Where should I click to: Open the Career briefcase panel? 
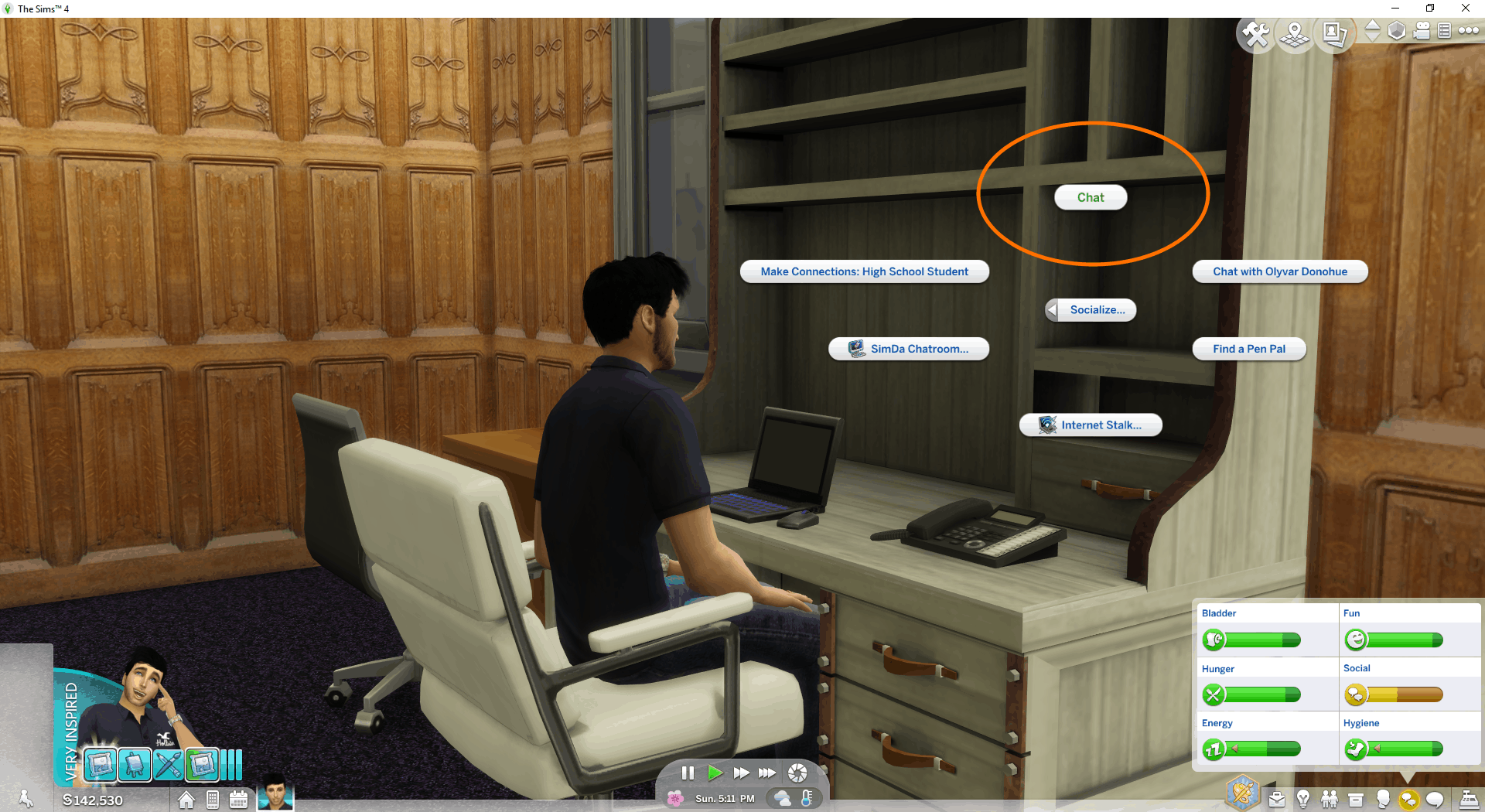pyautogui.click(x=1277, y=799)
